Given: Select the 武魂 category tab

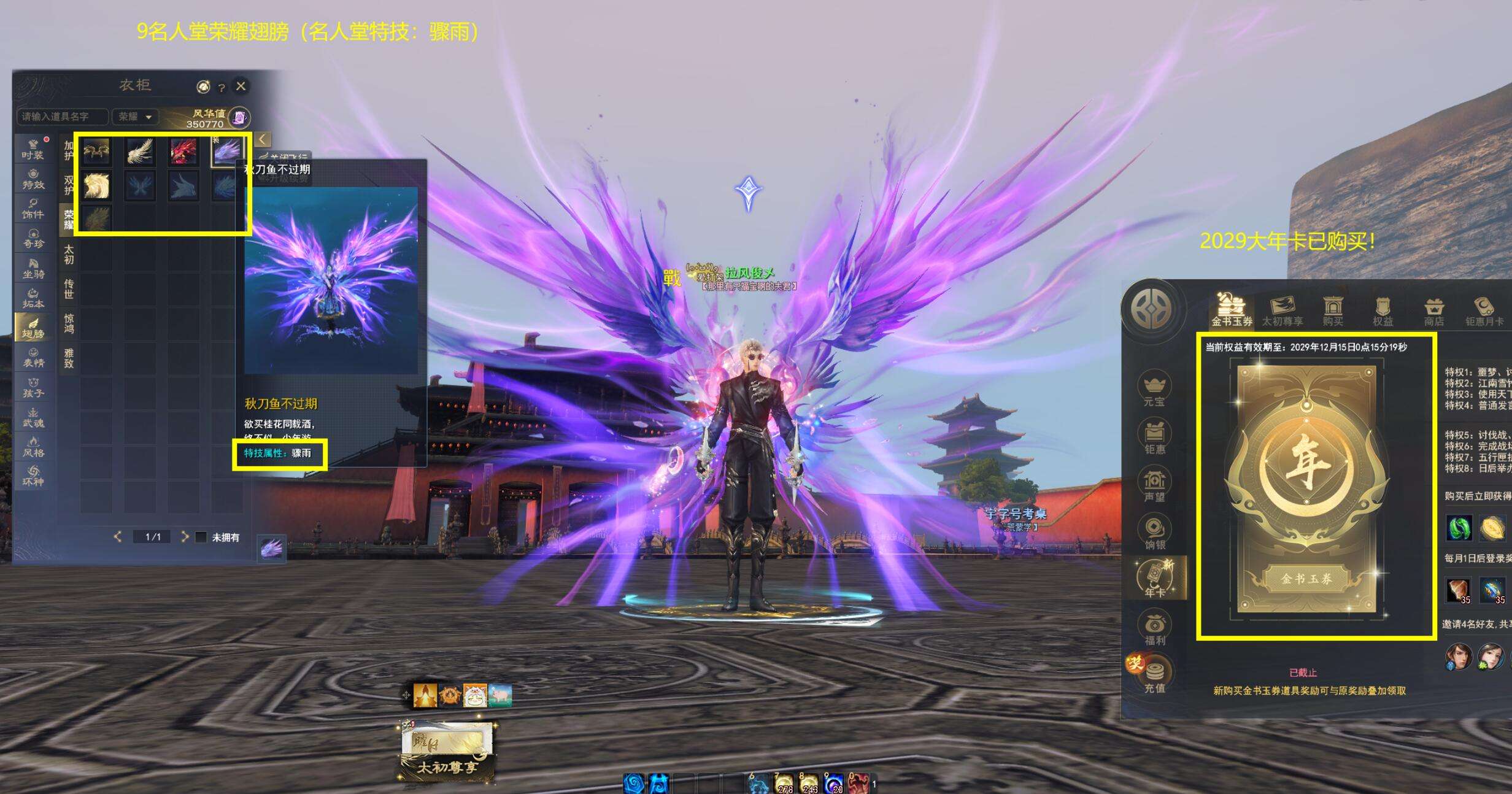Looking at the screenshot, I should (33, 417).
